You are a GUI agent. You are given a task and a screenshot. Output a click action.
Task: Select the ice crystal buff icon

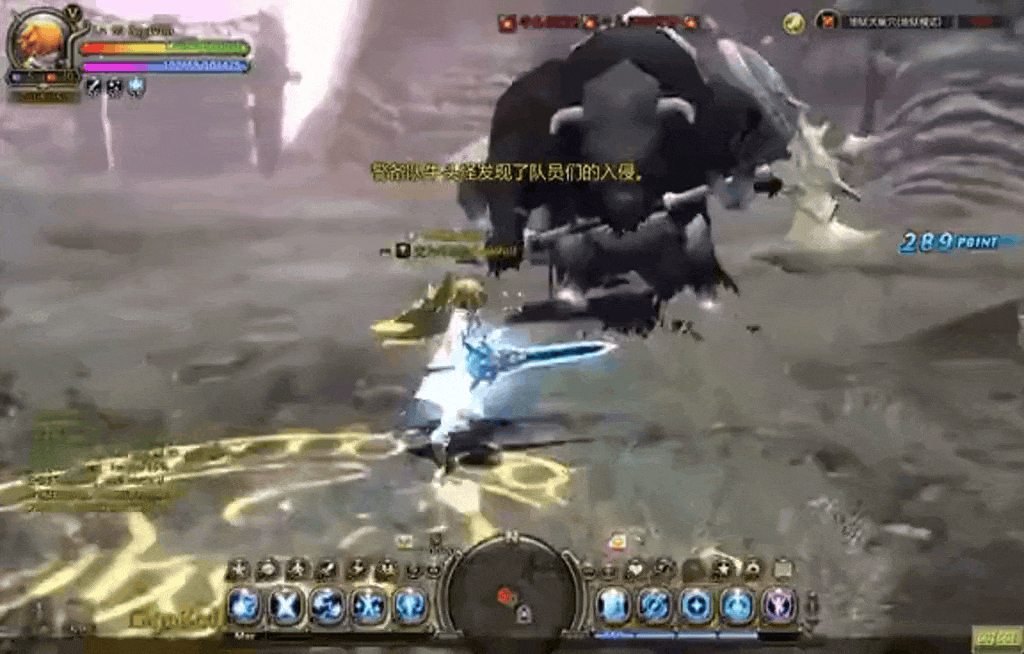coord(136,88)
